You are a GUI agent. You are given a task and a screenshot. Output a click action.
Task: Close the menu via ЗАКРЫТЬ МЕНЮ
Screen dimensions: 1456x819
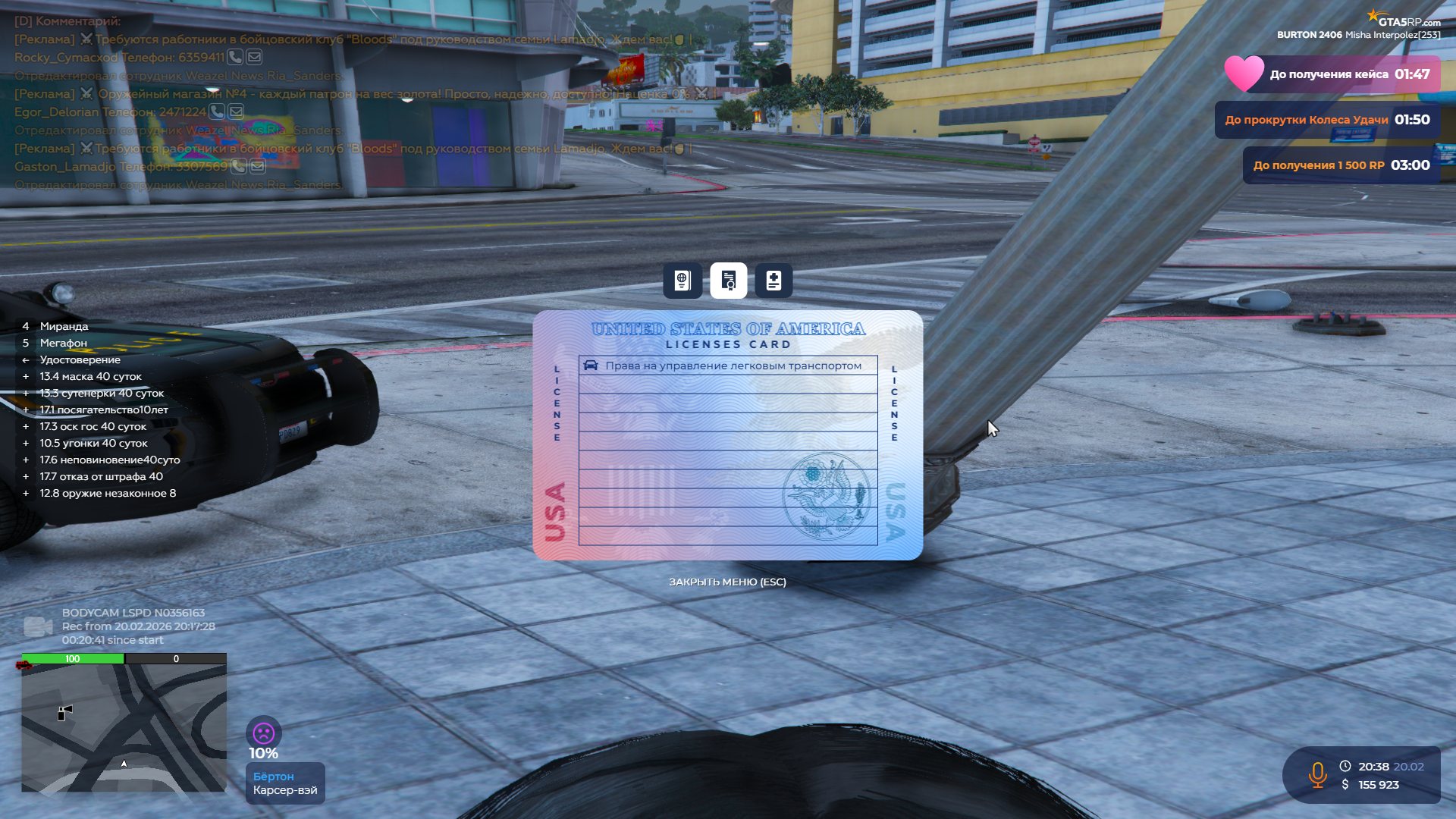(727, 582)
